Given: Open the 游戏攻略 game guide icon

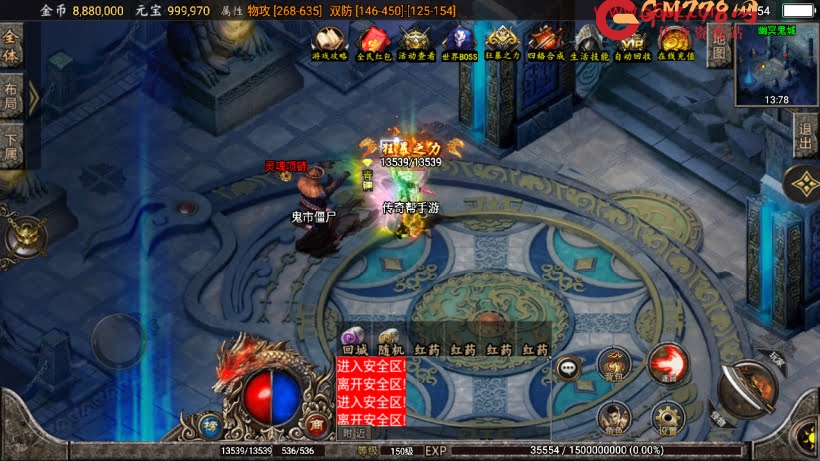Looking at the screenshot, I should pos(329,42).
